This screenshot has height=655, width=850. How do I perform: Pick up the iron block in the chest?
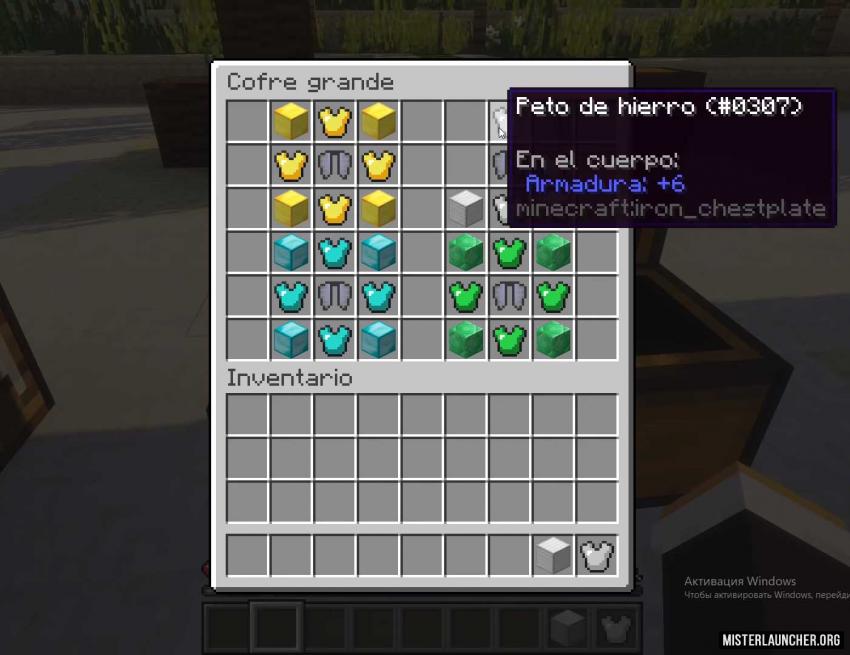click(465, 208)
